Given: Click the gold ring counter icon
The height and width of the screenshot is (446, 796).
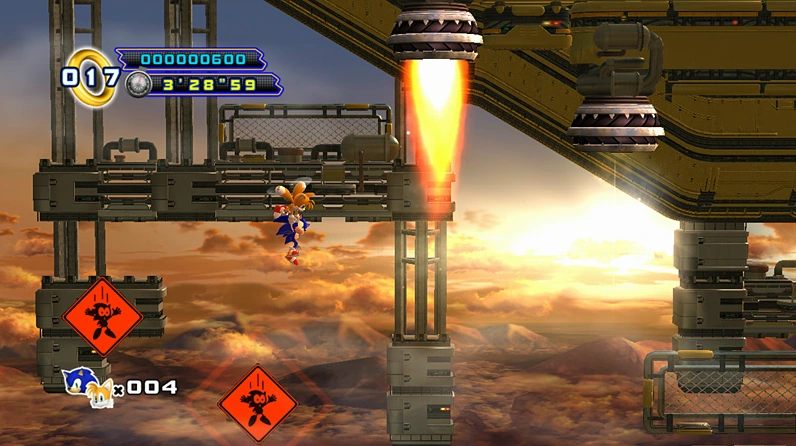Looking at the screenshot, I should [x=89, y=74].
